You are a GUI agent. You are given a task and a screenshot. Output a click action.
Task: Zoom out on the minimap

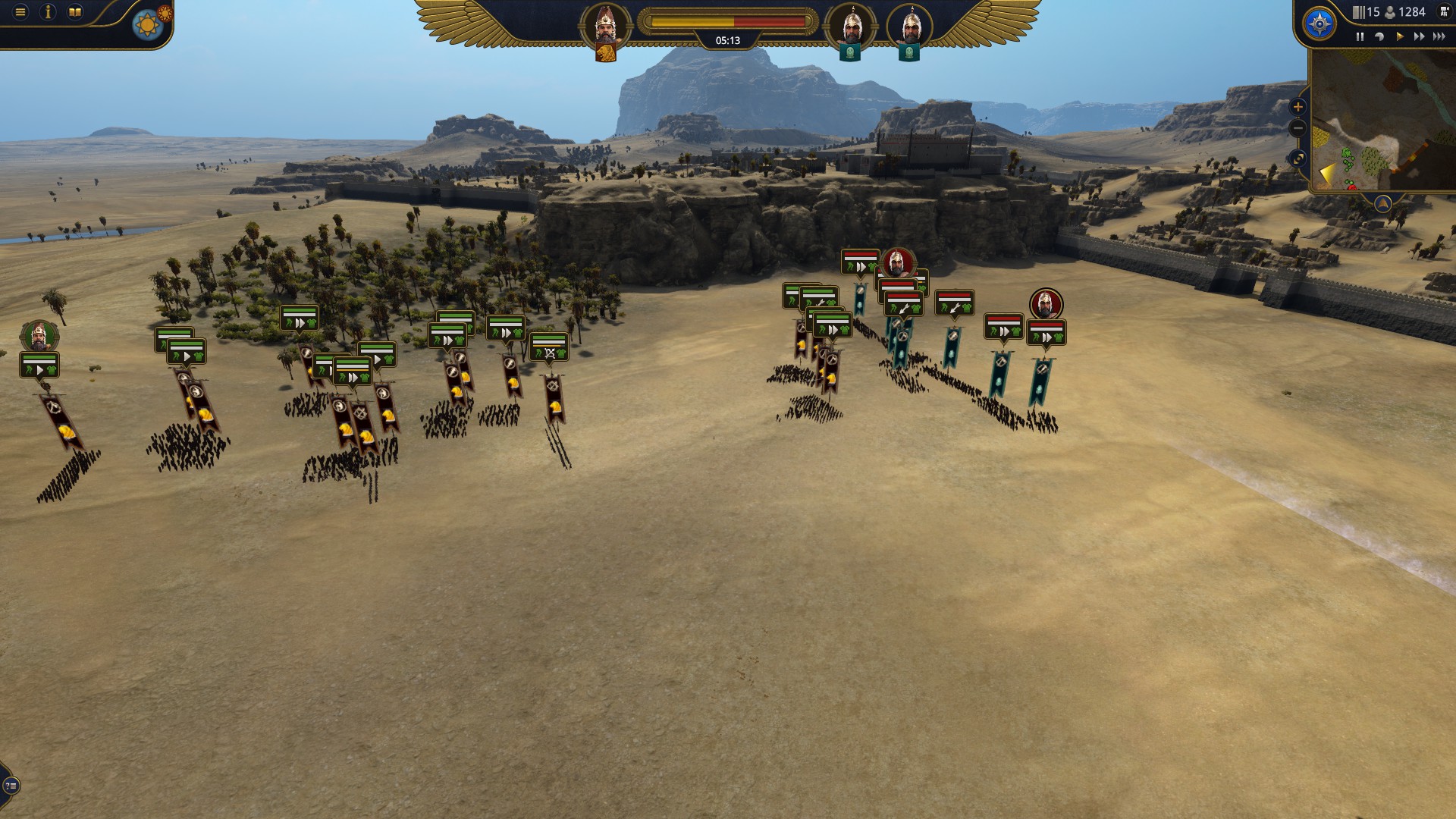click(x=1298, y=128)
